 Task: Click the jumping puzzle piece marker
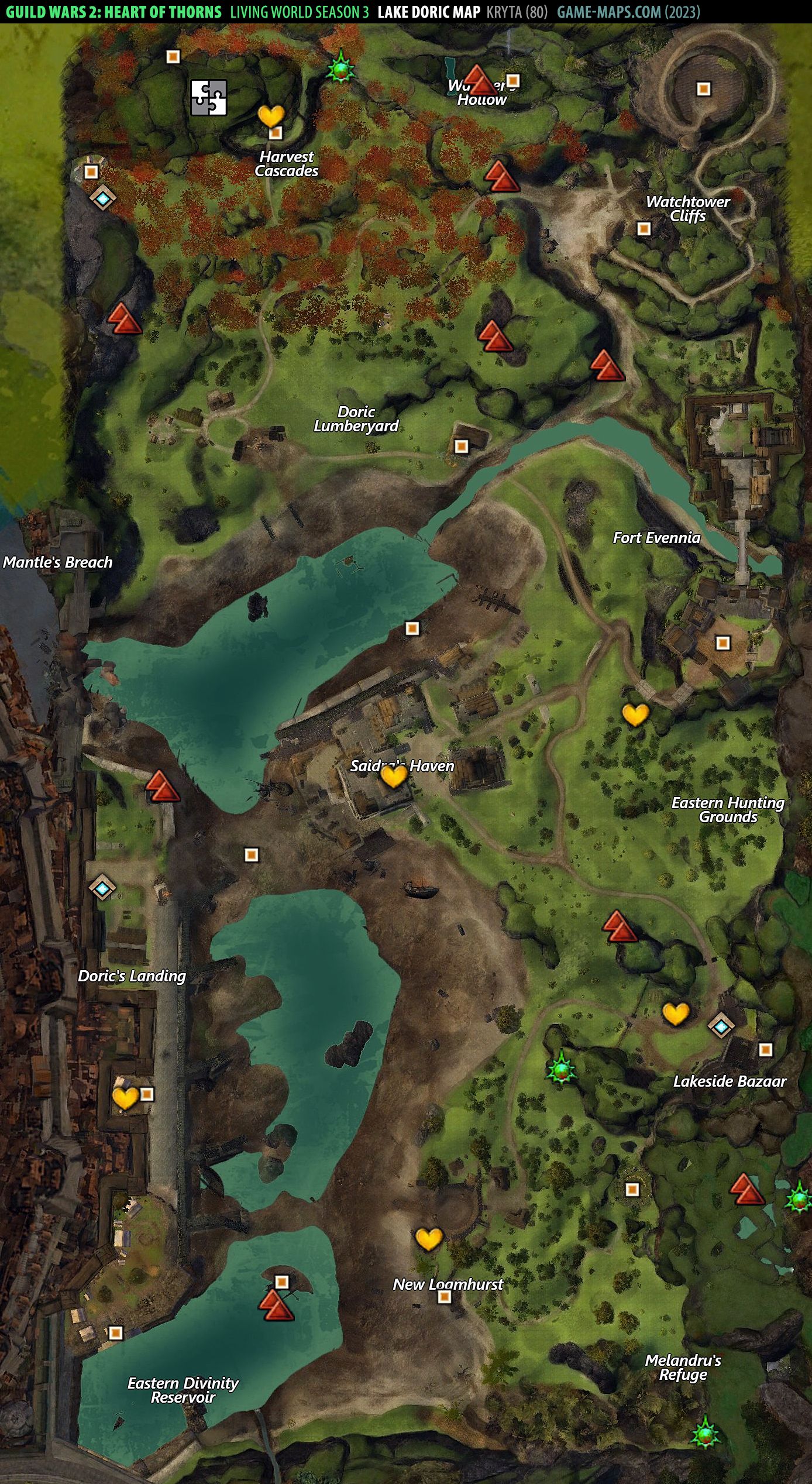(209, 97)
